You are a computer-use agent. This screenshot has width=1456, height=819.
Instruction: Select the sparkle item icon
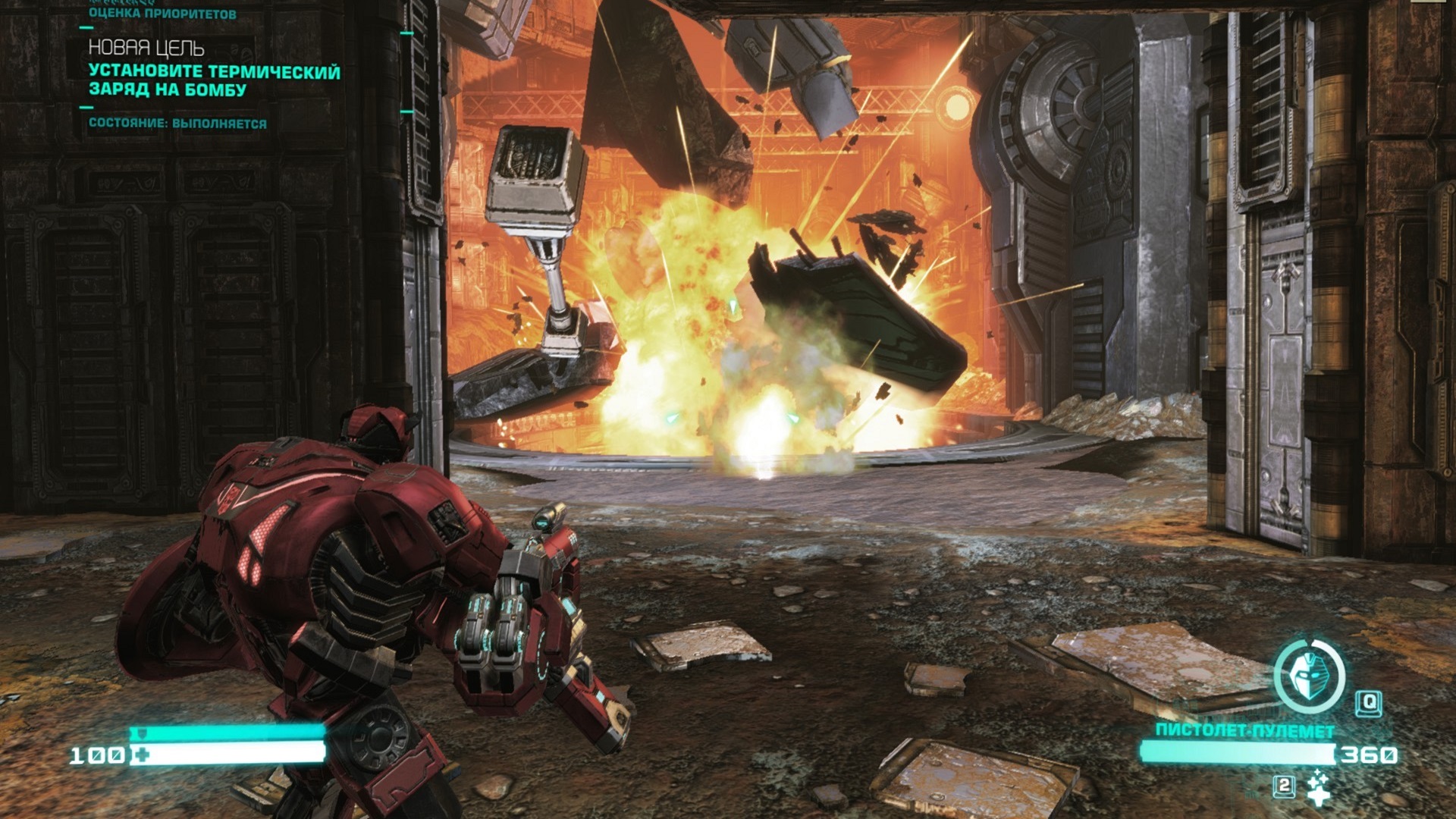click(1319, 787)
